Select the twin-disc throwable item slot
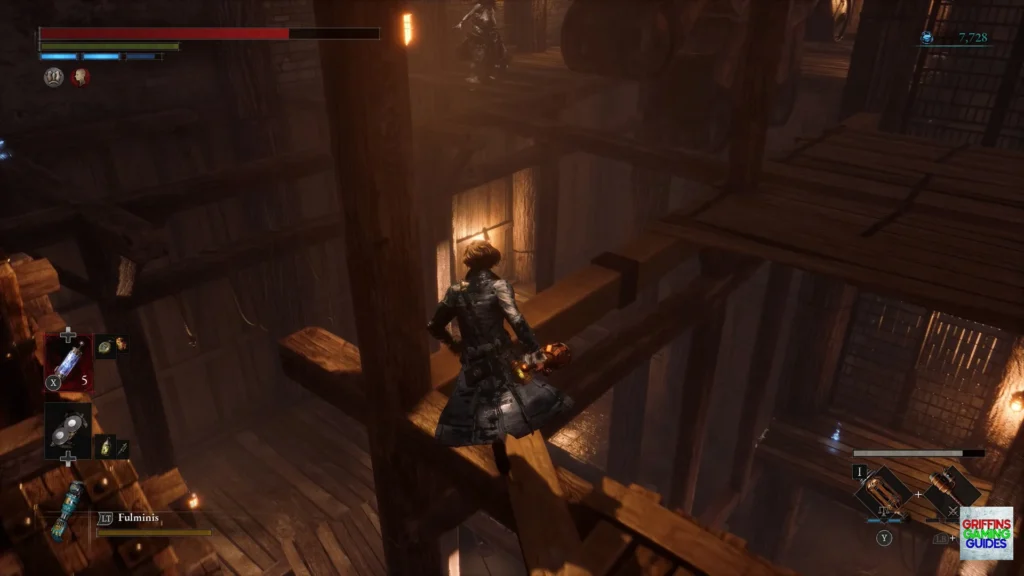1024x576 pixels. pyautogui.click(x=68, y=428)
